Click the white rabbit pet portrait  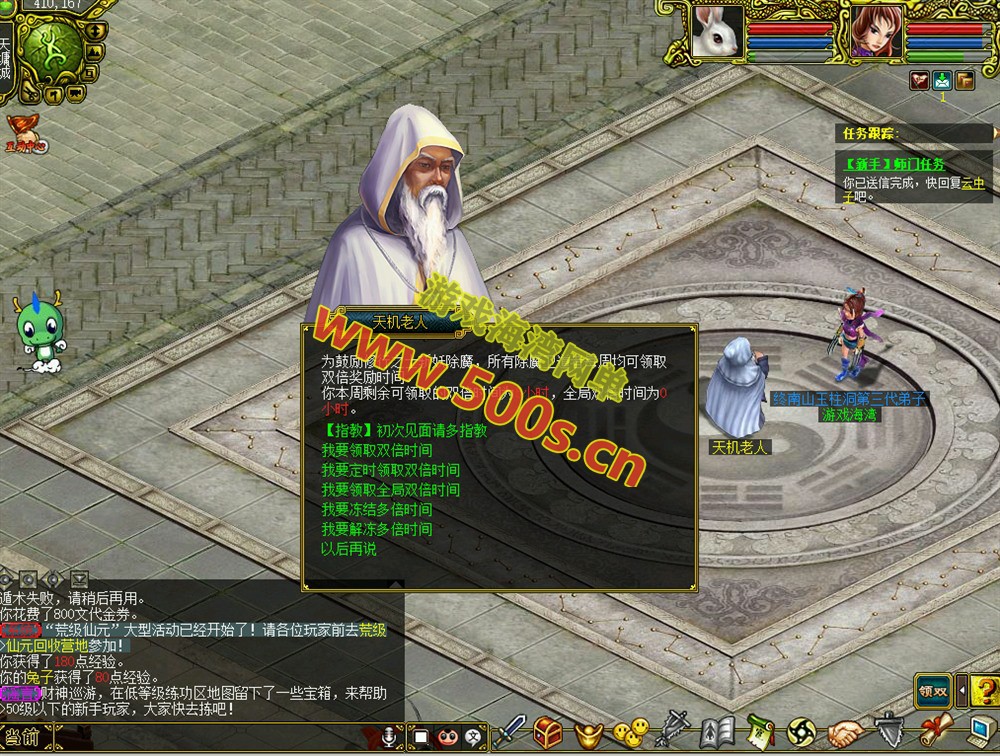[718, 33]
